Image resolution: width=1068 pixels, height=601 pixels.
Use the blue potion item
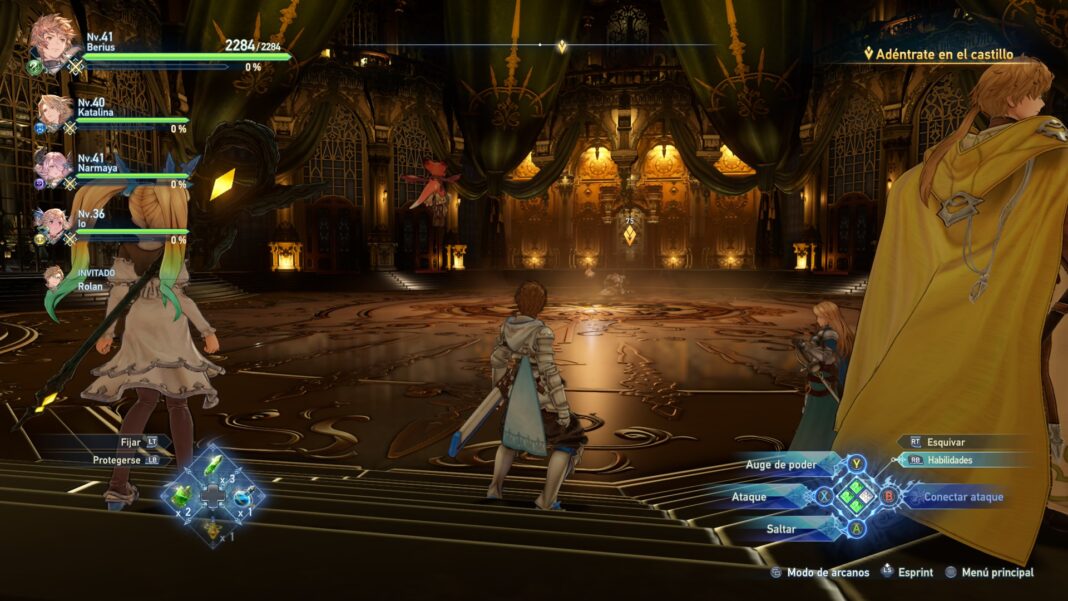click(243, 496)
